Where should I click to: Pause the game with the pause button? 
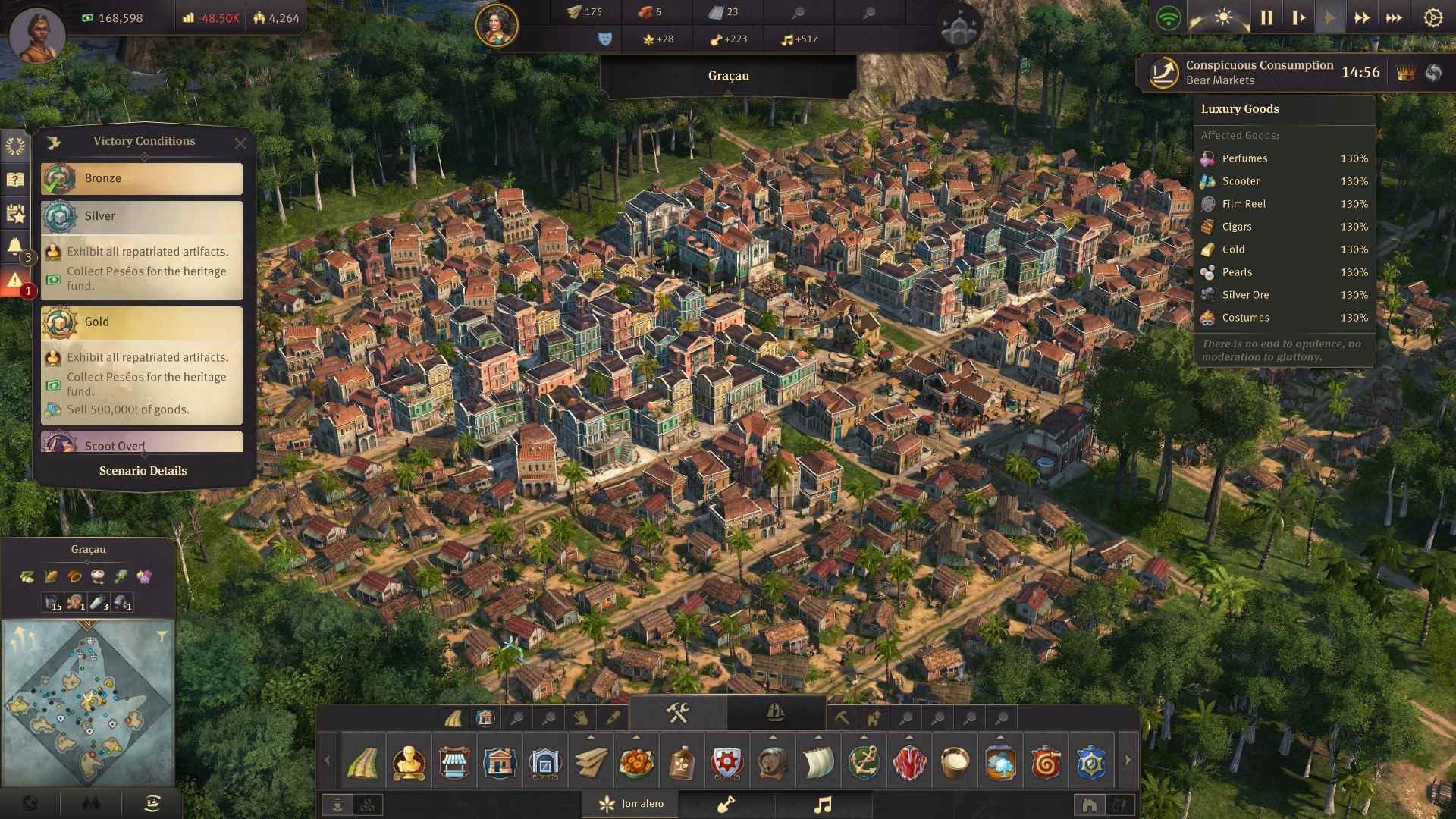pyautogui.click(x=1265, y=17)
